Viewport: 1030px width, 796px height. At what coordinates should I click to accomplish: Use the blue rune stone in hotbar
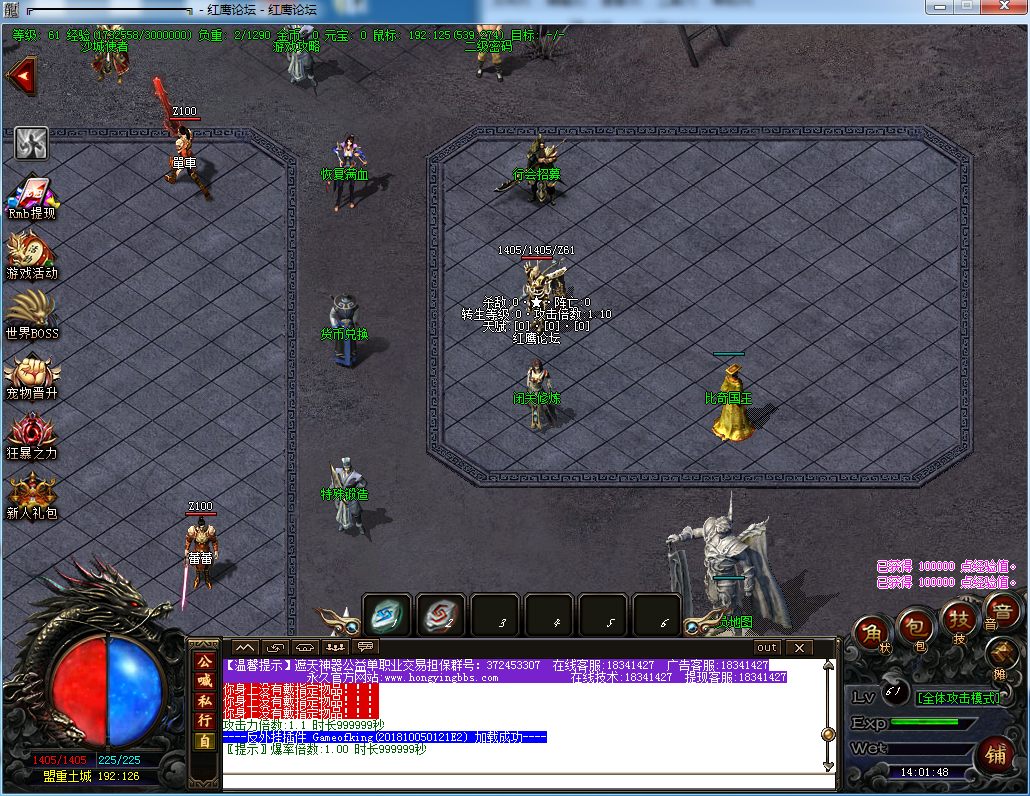click(x=387, y=616)
